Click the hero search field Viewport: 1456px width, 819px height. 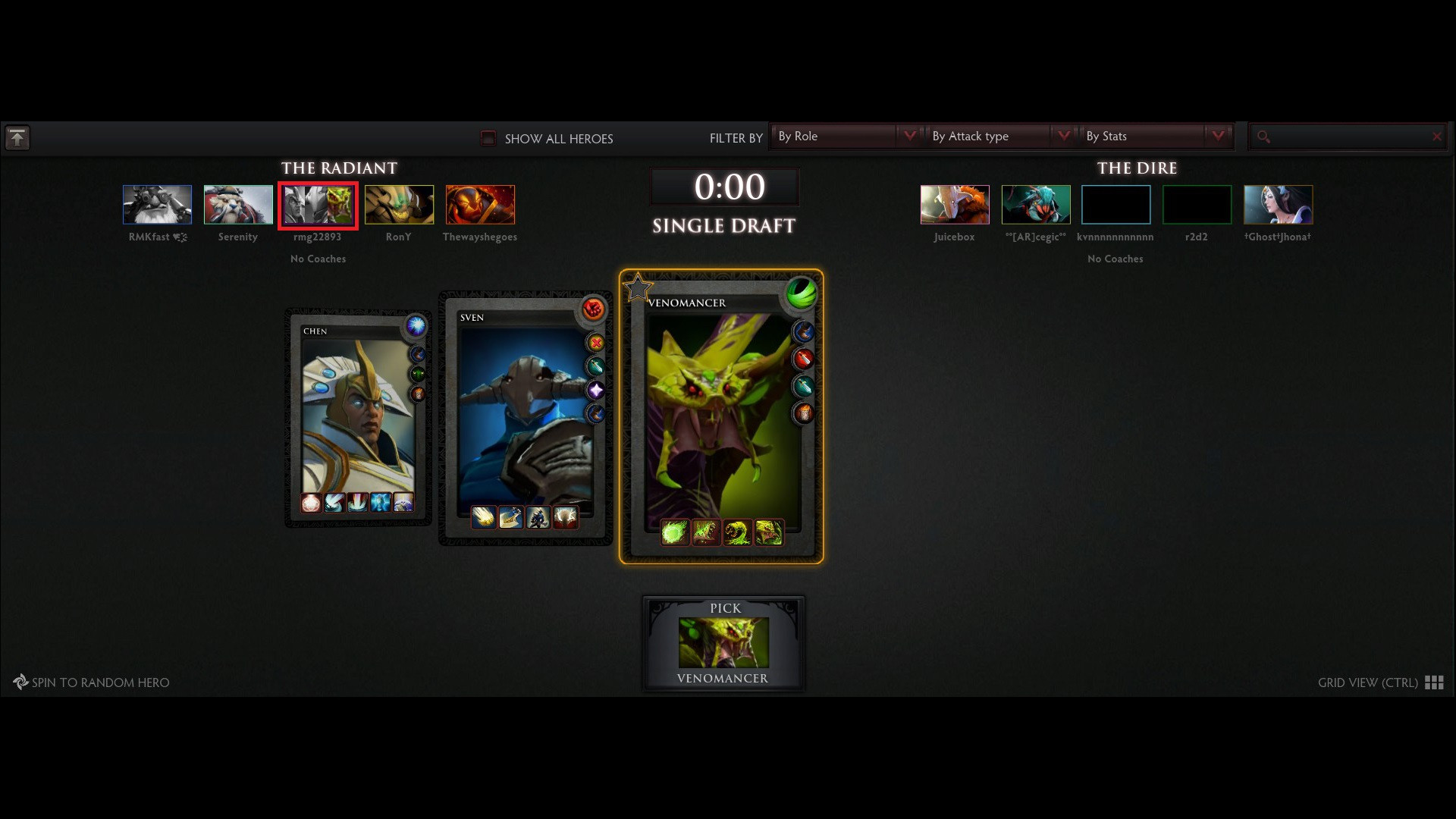(x=1346, y=136)
